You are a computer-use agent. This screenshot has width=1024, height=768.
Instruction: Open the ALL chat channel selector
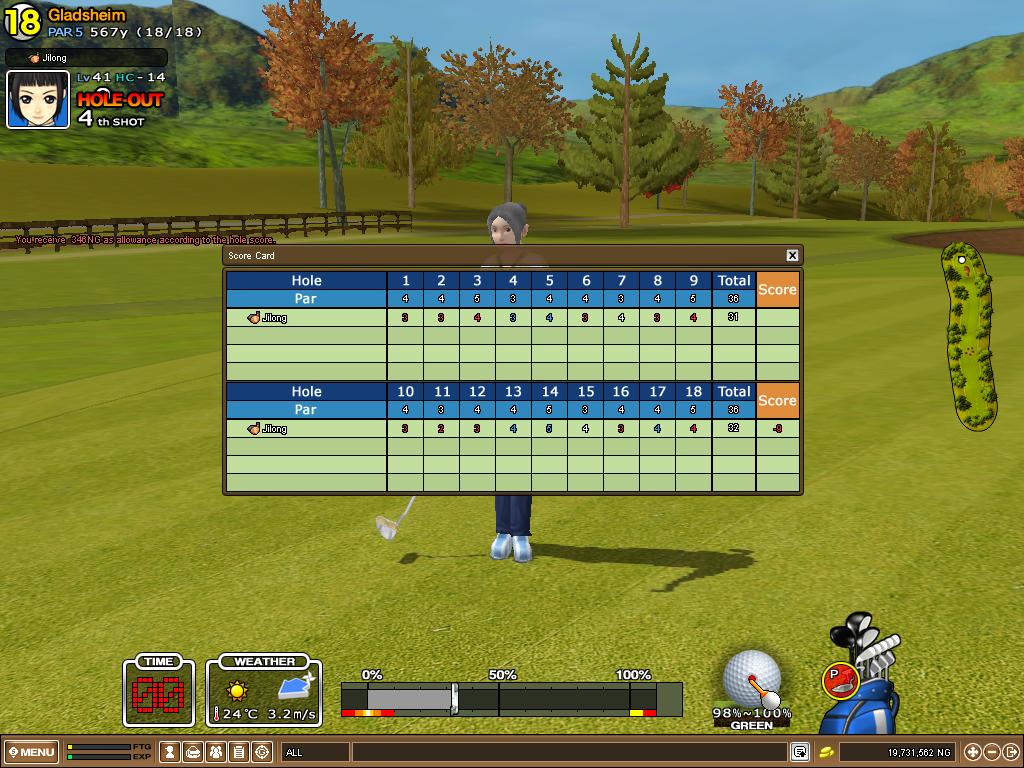[x=315, y=752]
